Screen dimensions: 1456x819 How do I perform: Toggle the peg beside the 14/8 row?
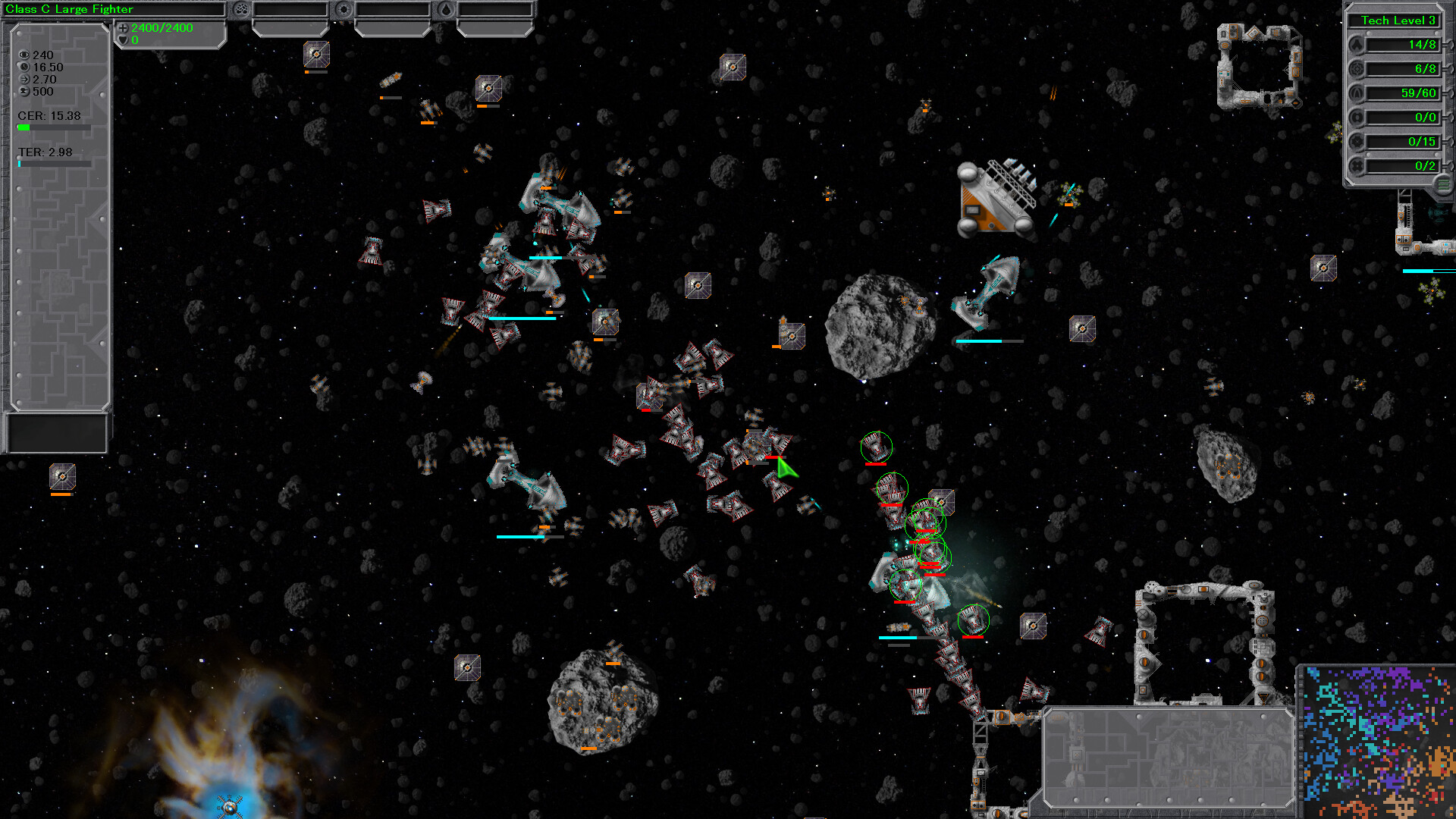(x=1451, y=45)
